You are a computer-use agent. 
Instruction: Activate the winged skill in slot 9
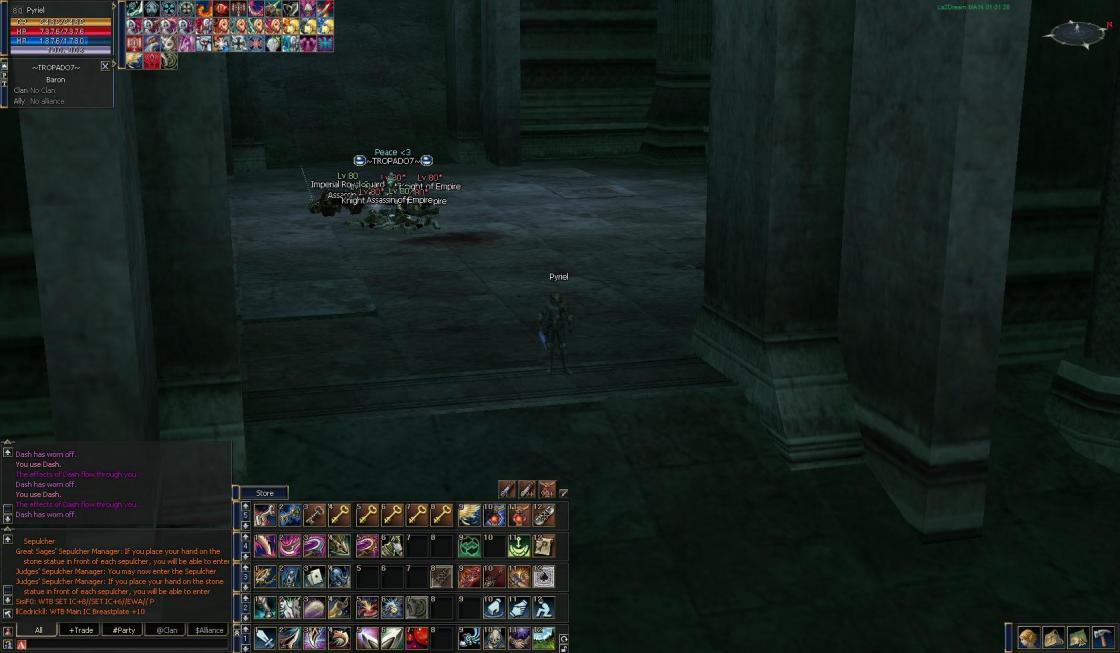pyautogui.click(x=468, y=515)
